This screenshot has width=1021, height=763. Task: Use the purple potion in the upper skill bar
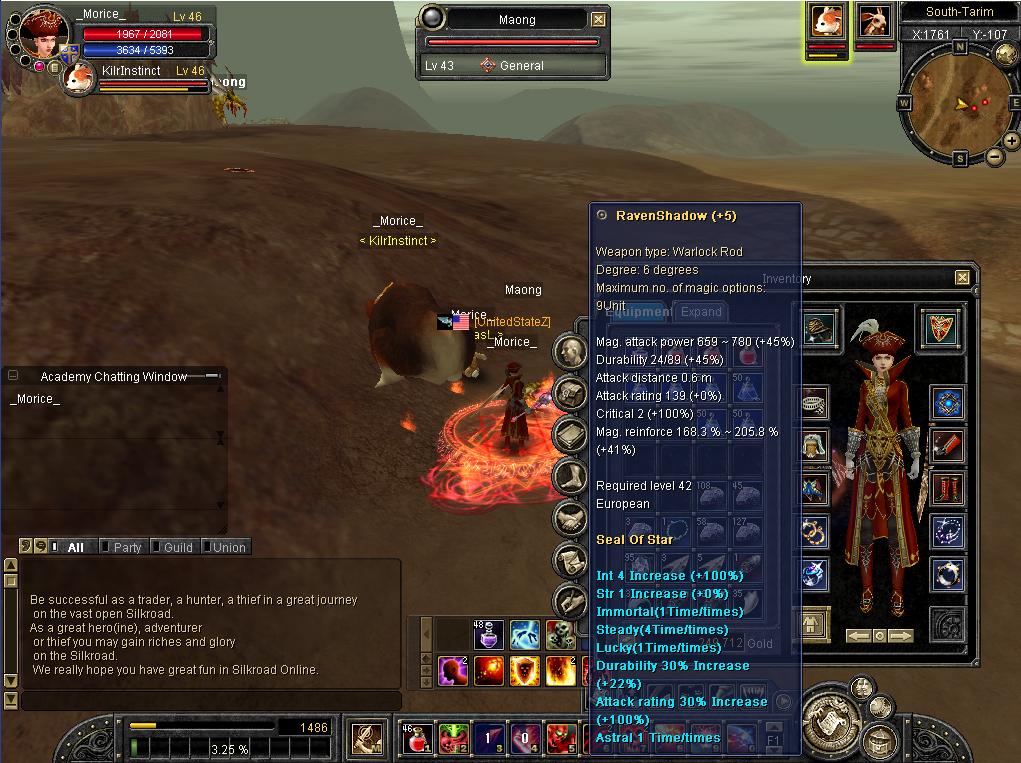coord(490,634)
